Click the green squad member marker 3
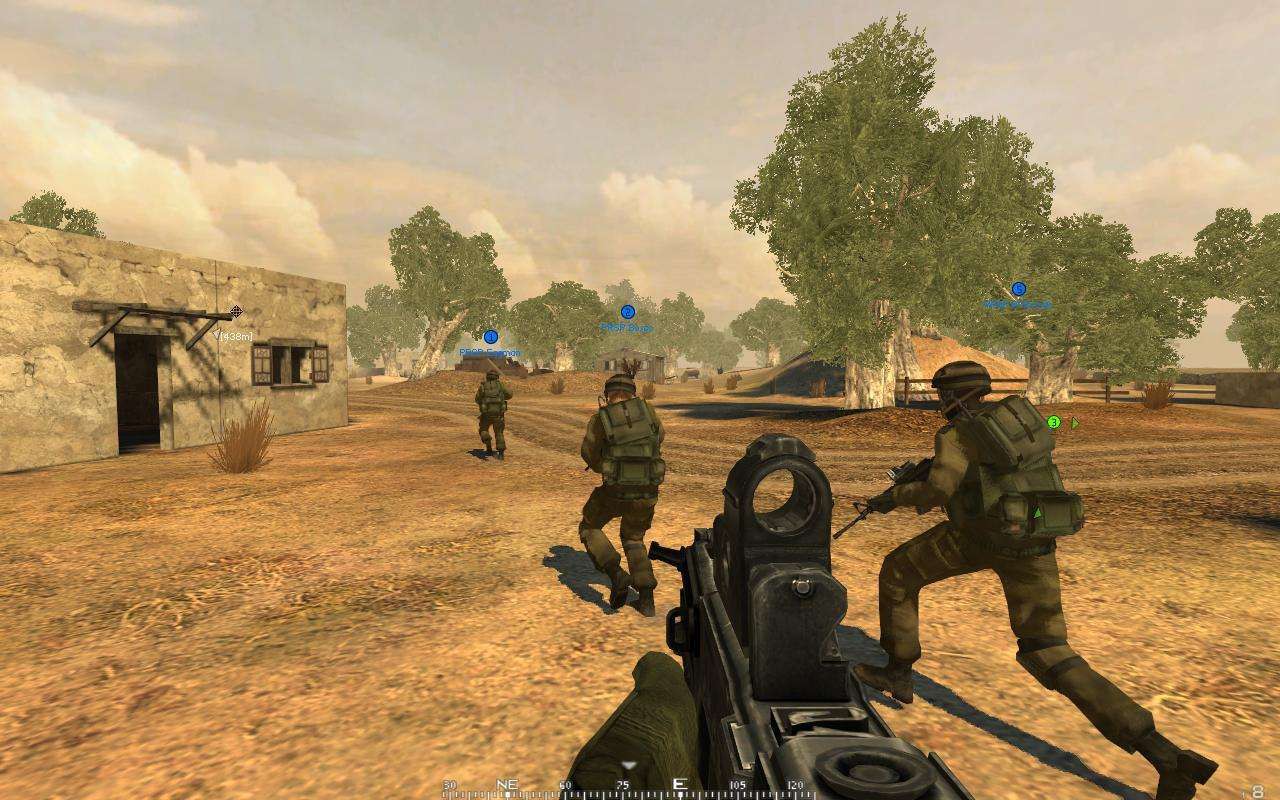This screenshot has height=800, width=1280. coord(1053,423)
